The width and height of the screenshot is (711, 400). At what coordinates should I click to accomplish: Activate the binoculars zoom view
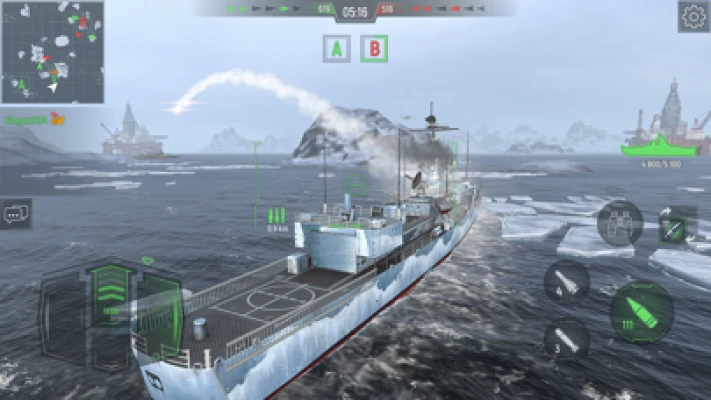(620, 223)
